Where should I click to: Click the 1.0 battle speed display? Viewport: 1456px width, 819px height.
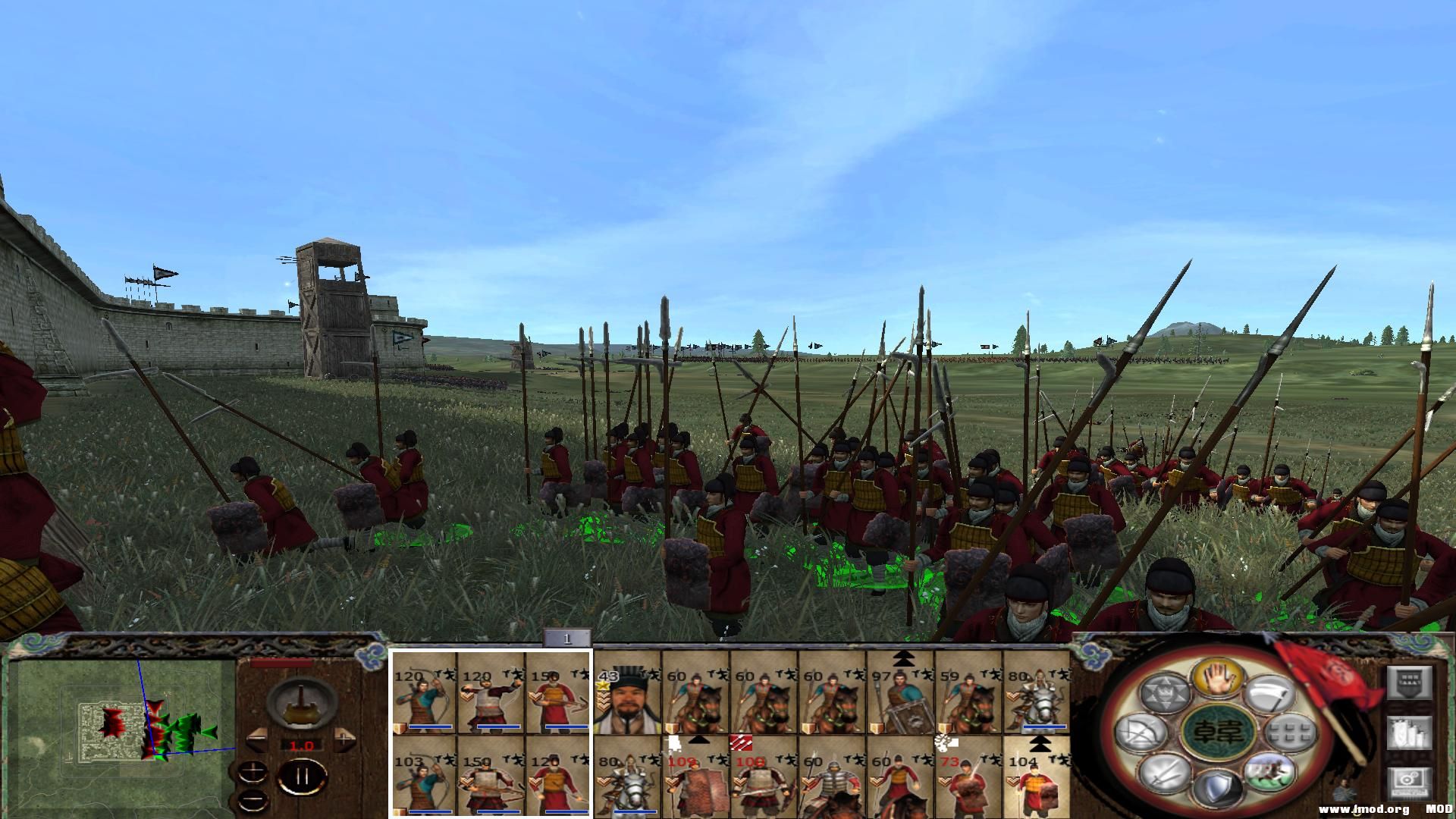[302, 745]
